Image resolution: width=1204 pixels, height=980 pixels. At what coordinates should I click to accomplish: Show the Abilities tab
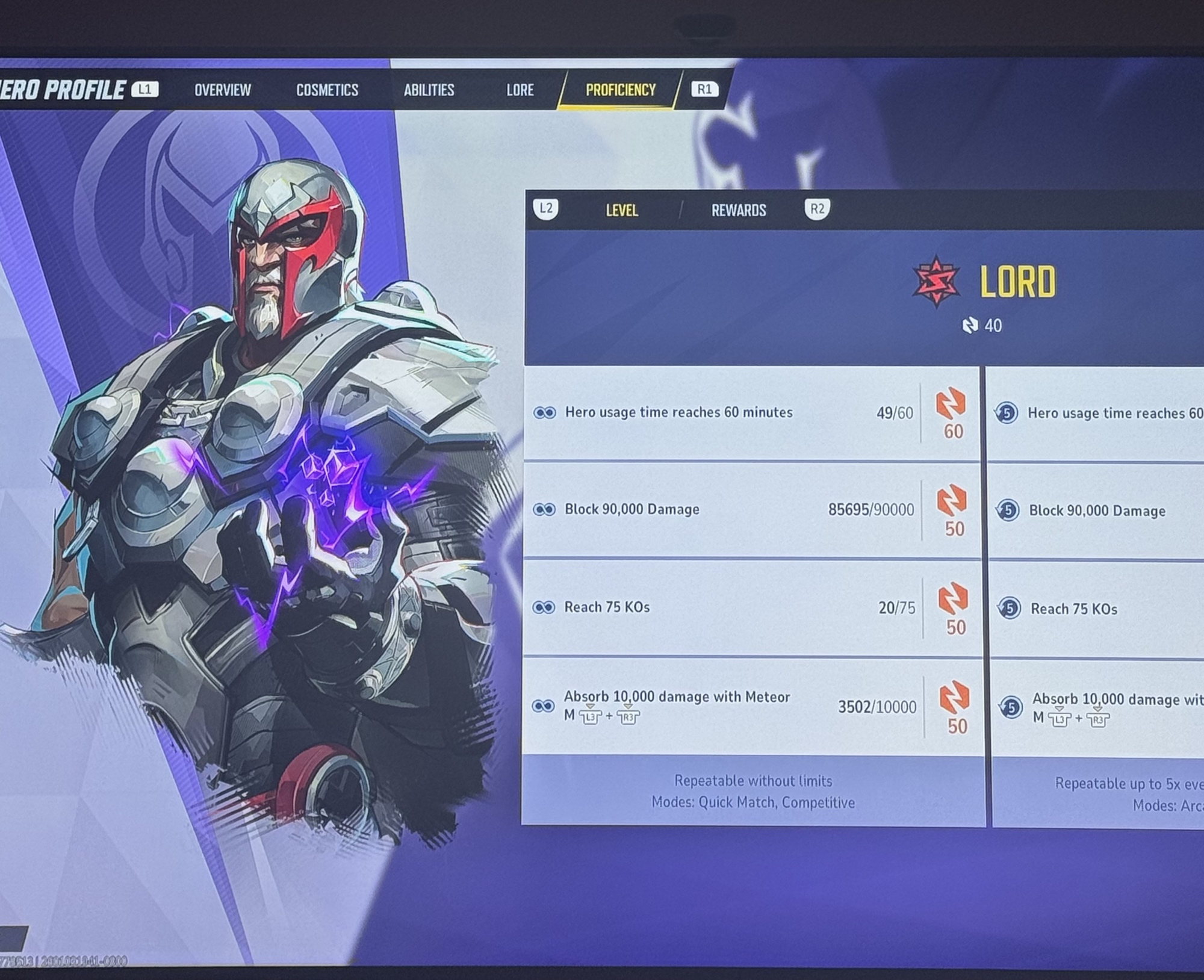[429, 90]
